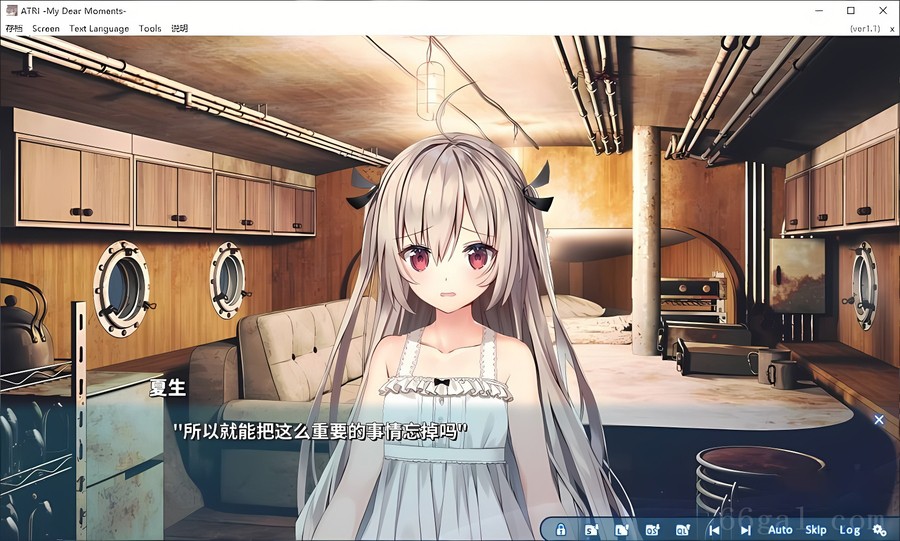This screenshot has width=900, height=541.
Task: Quick load with the QL icon
Action: (x=683, y=530)
